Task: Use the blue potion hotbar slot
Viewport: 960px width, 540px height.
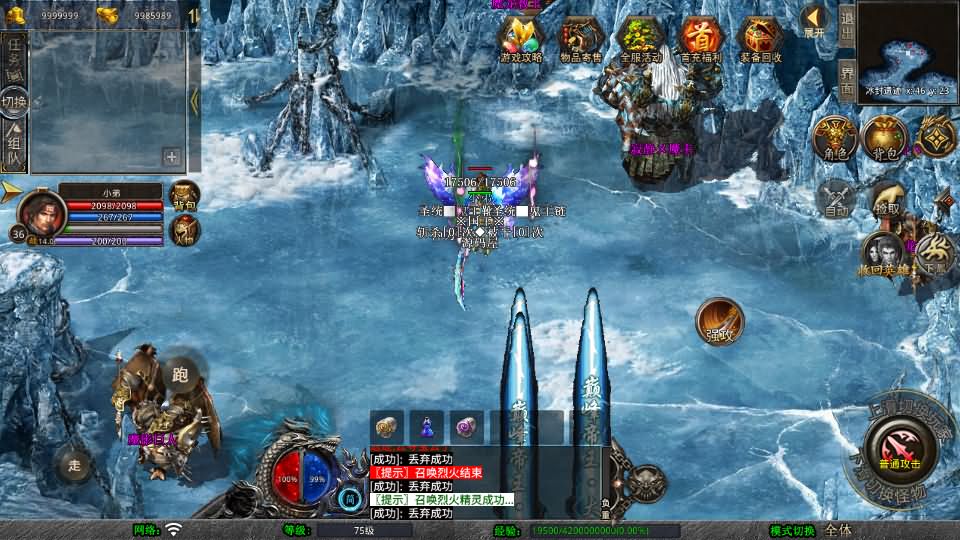Action: [x=427, y=427]
